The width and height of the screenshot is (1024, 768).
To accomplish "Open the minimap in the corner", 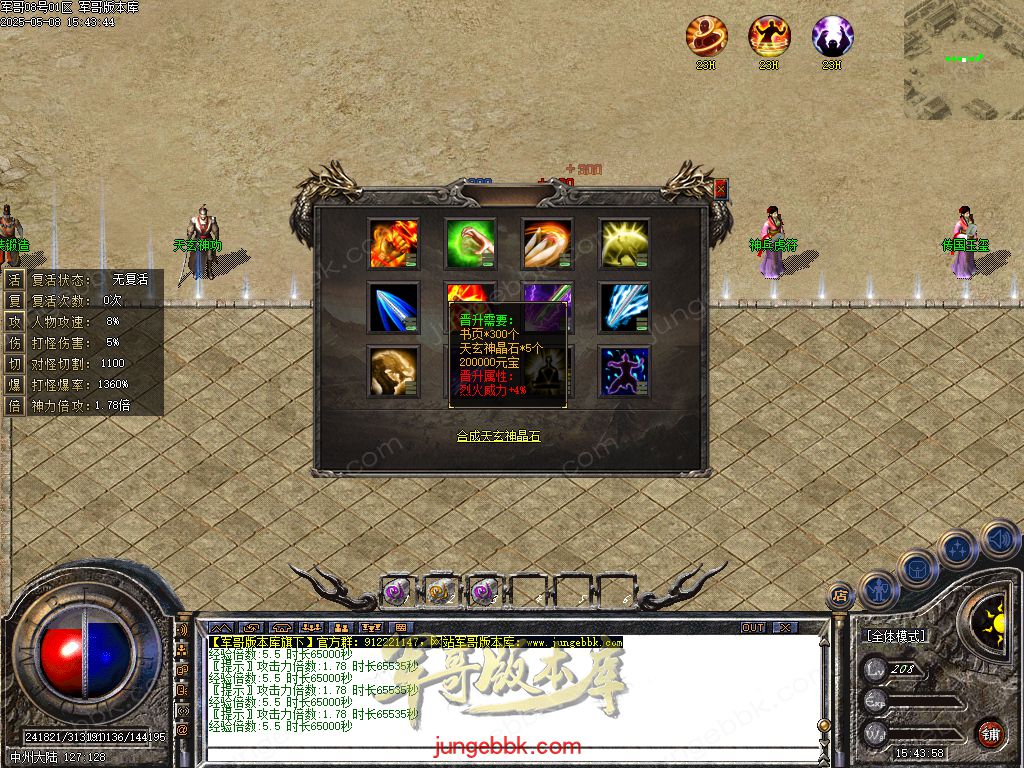I will coord(964,59).
